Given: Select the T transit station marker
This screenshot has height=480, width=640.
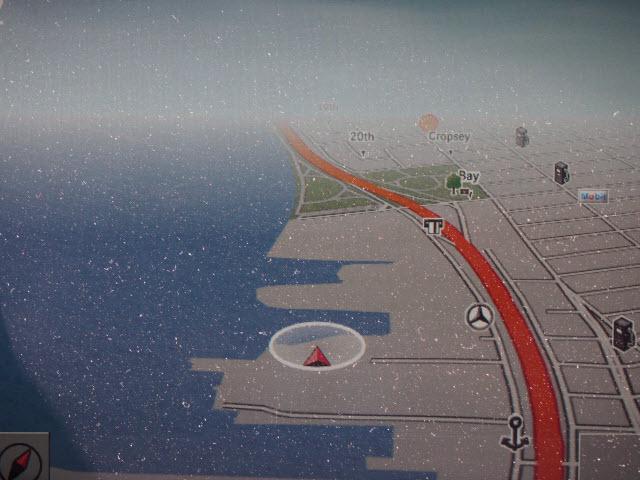Looking at the screenshot, I should (433, 229).
